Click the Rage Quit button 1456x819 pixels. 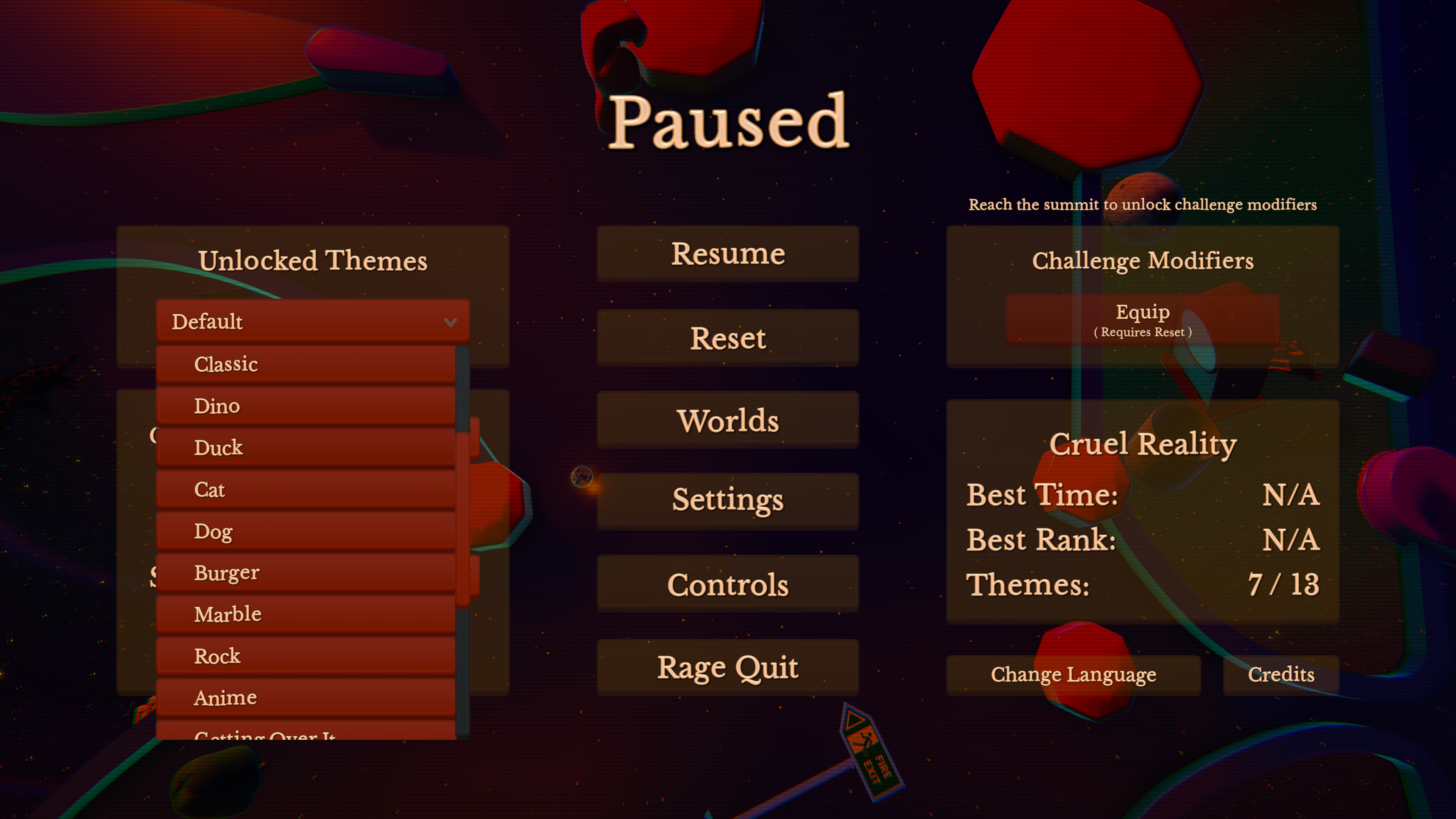728,667
